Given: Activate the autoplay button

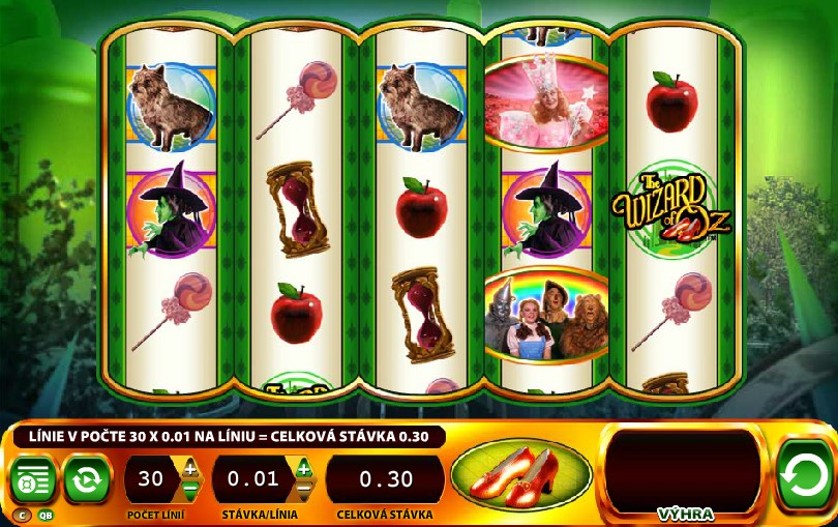Looking at the screenshot, I should pyautogui.click(x=88, y=480).
